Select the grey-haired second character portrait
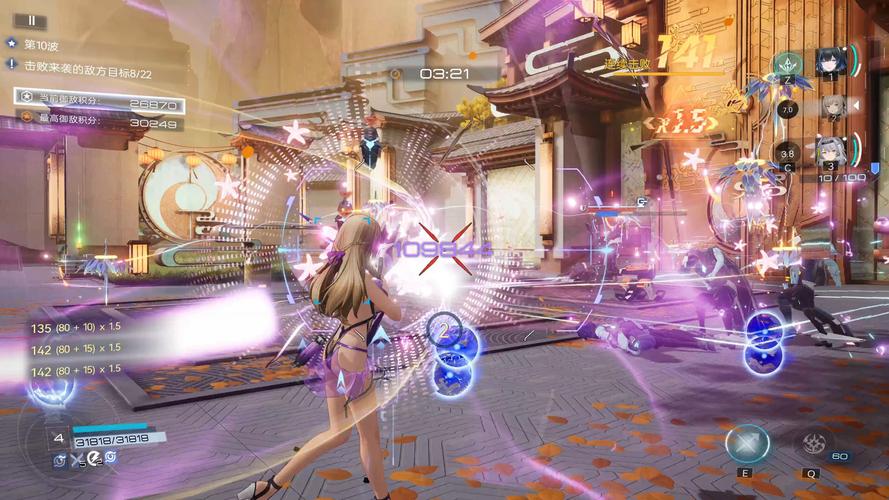The width and height of the screenshot is (889, 500). click(832, 106)
